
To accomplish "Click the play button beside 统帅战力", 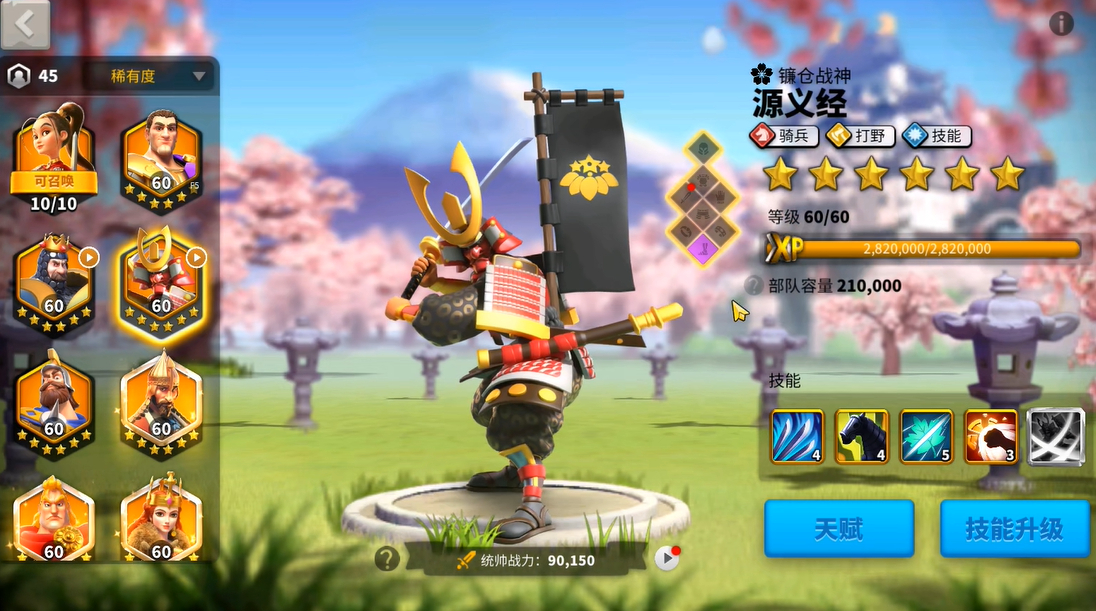I will (667, 558).
